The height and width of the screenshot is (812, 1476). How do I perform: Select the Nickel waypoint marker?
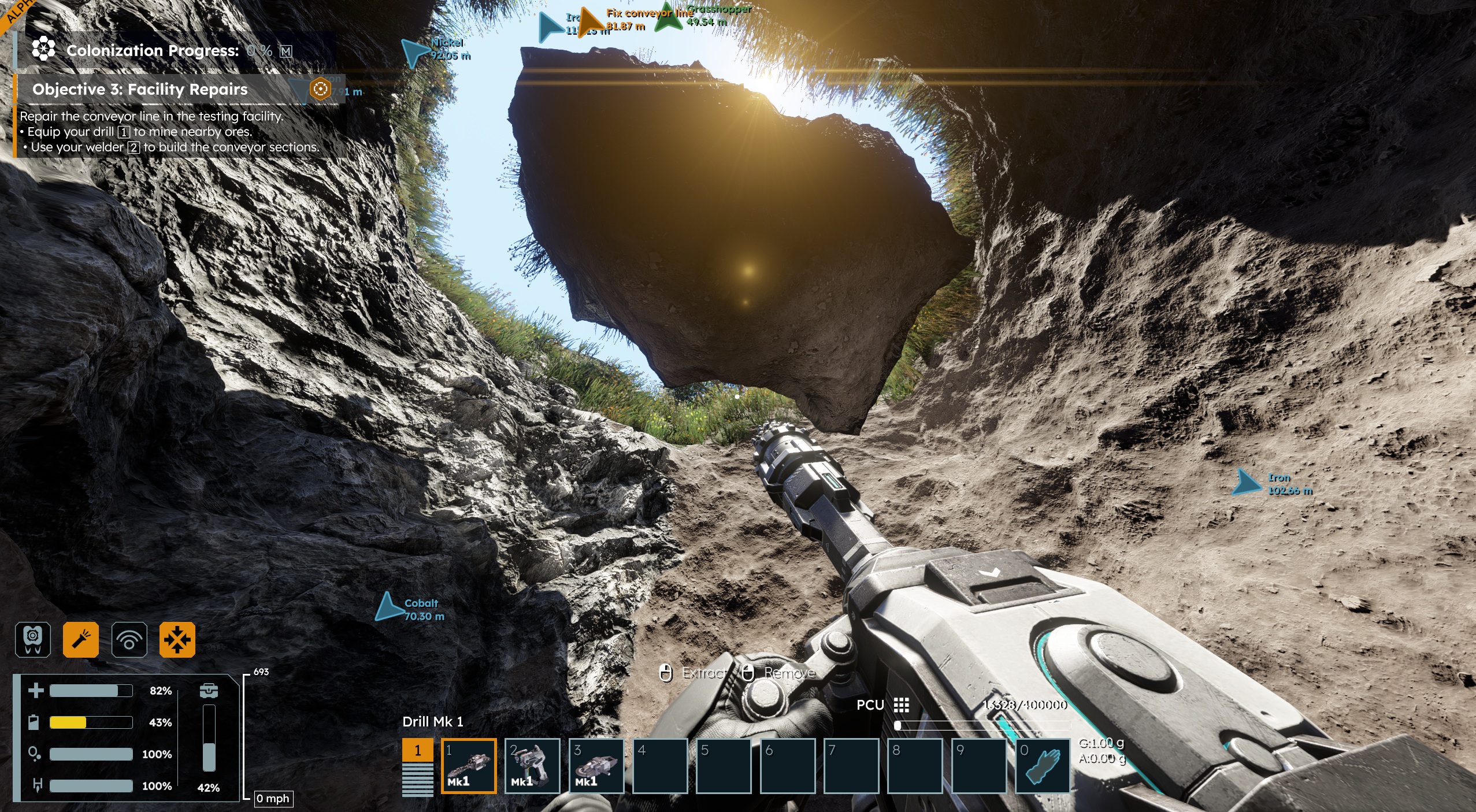(414, 53)
